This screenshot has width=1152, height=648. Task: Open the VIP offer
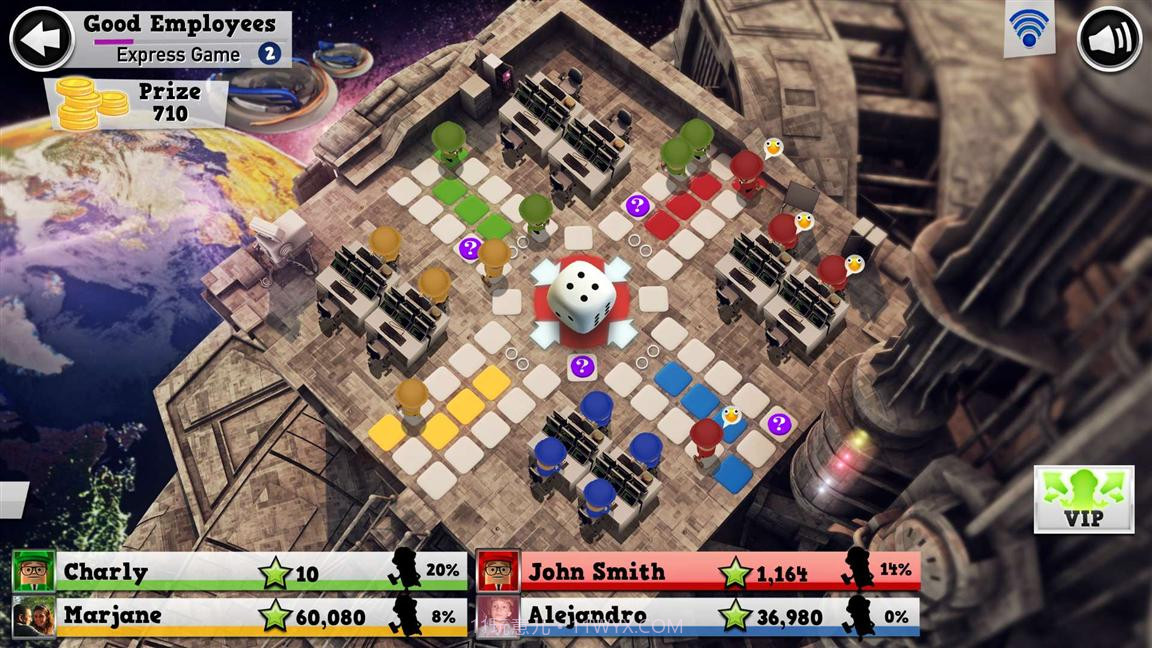(x=1083, y=498)
